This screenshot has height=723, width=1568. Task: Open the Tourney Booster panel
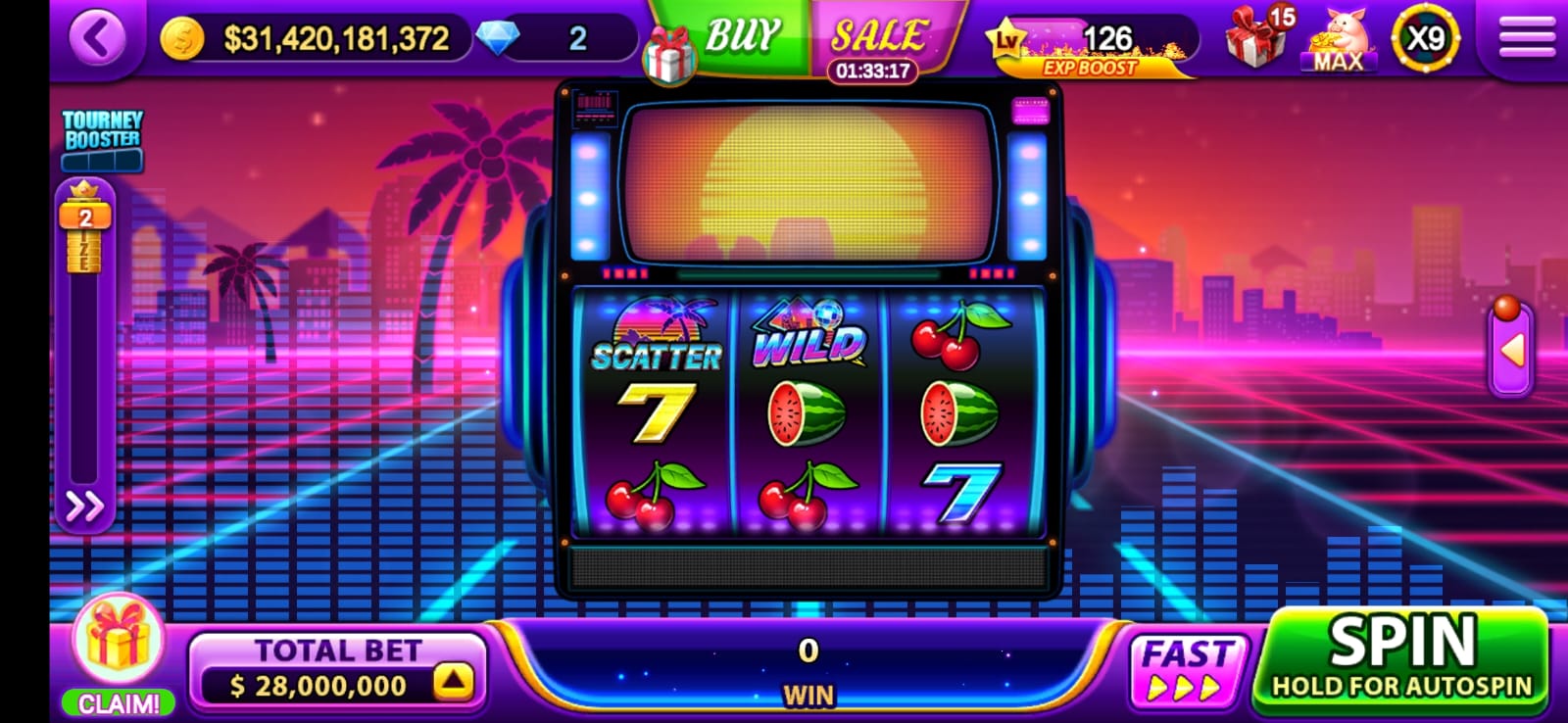point(103,139)
